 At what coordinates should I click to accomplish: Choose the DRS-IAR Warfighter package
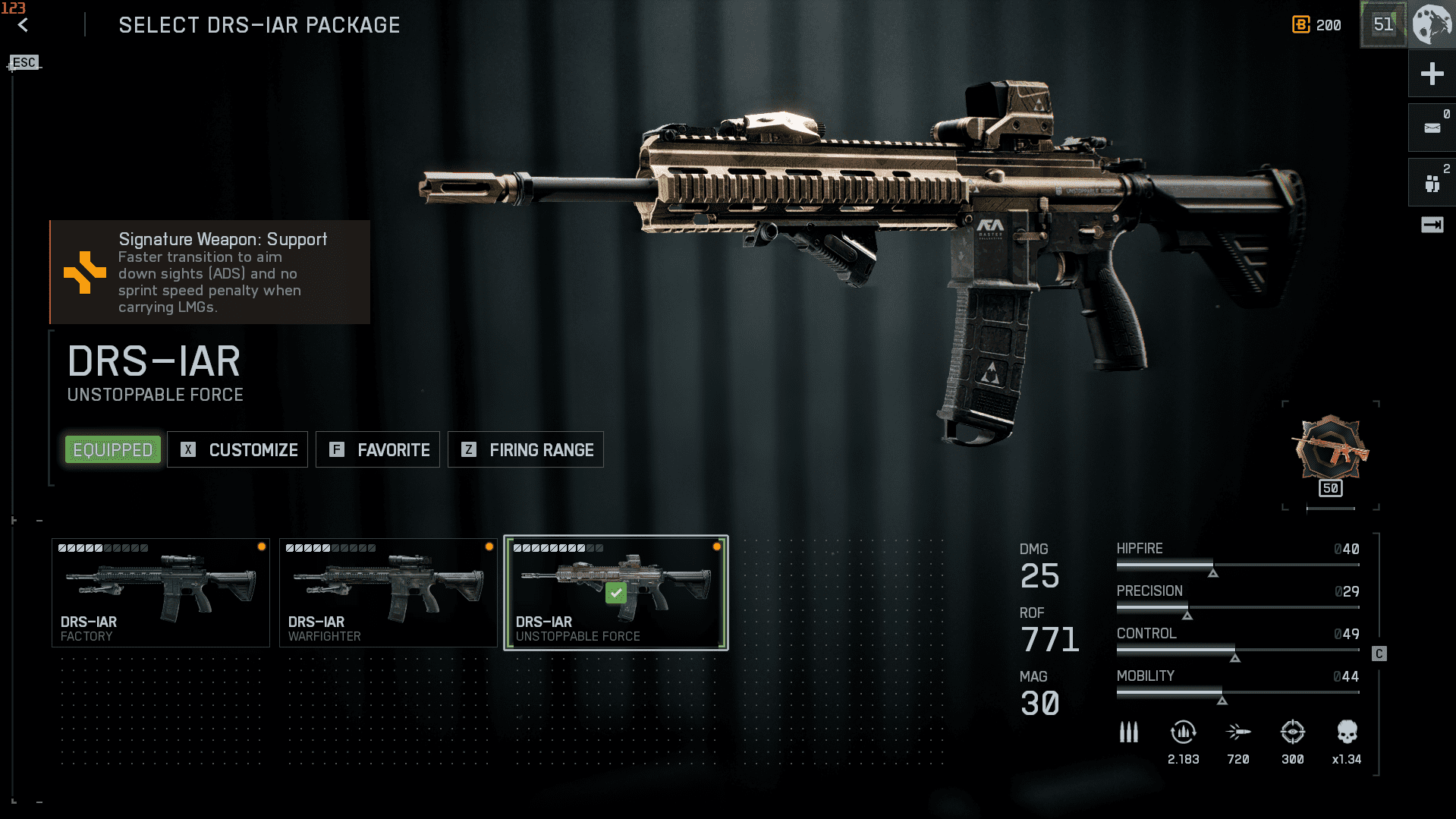tap(388, 593)
